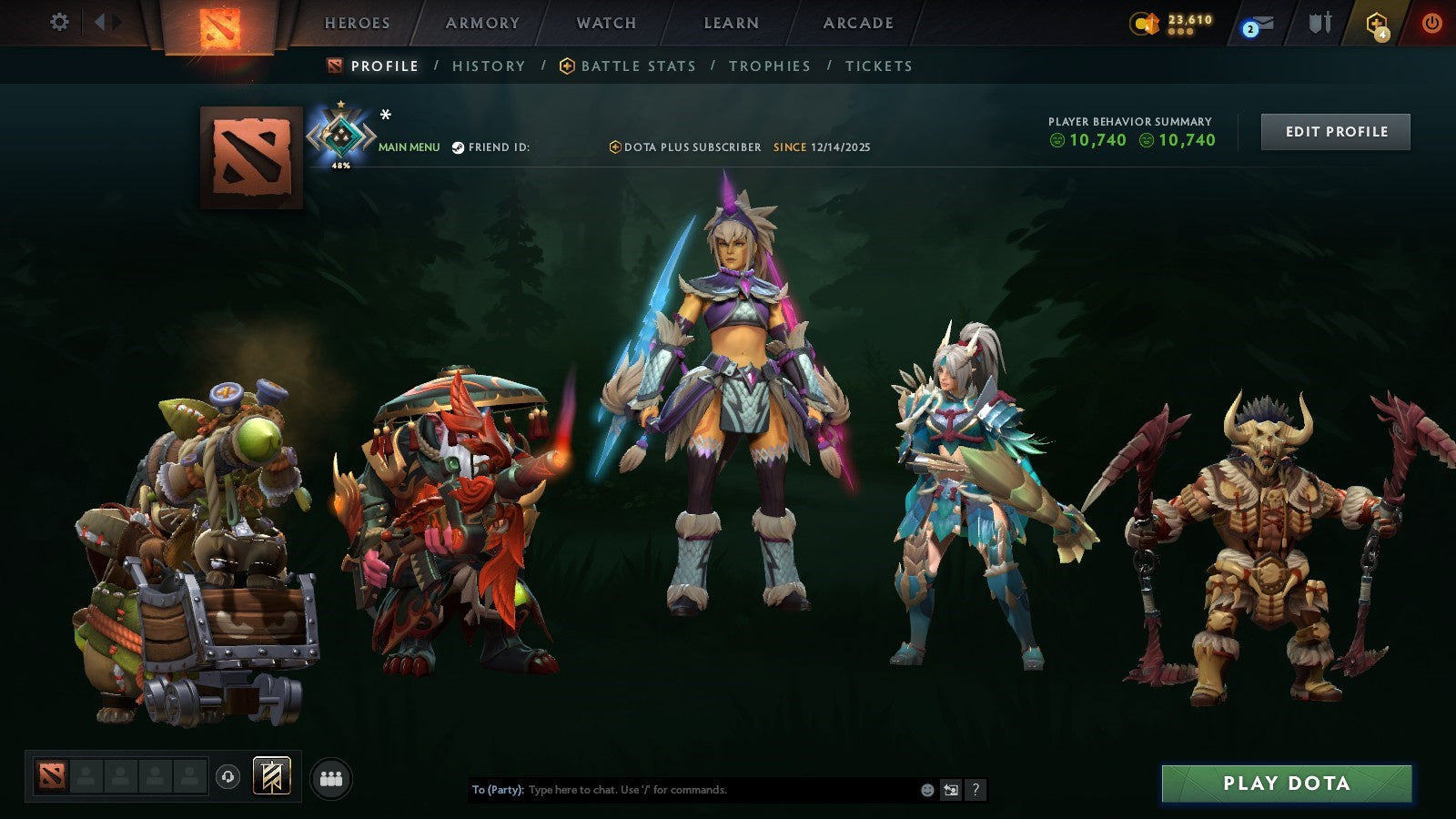The height and width of the screenshot is (819, 1456).
Task: Open the Battle Stats tab
Action: click(x=637, y=66)
